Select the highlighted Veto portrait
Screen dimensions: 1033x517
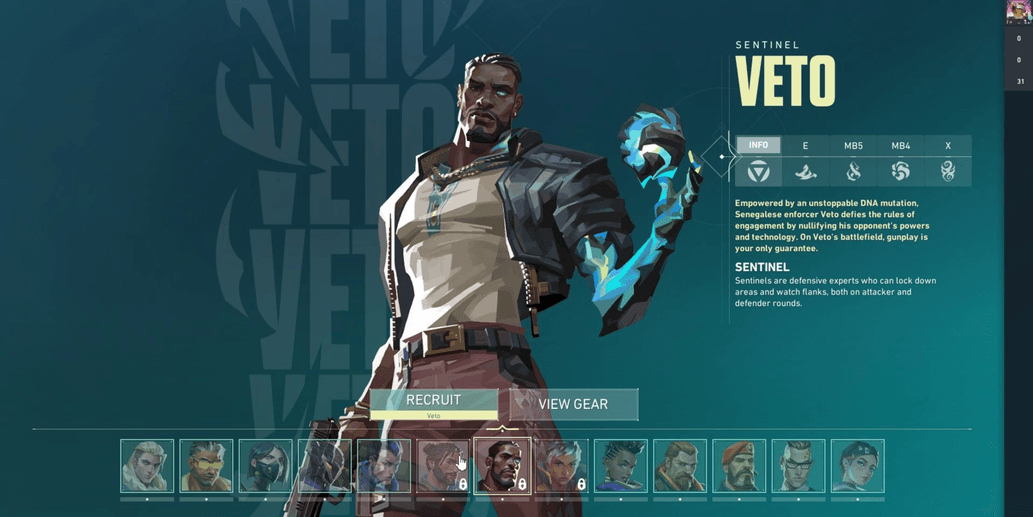(x=502, y=466)
